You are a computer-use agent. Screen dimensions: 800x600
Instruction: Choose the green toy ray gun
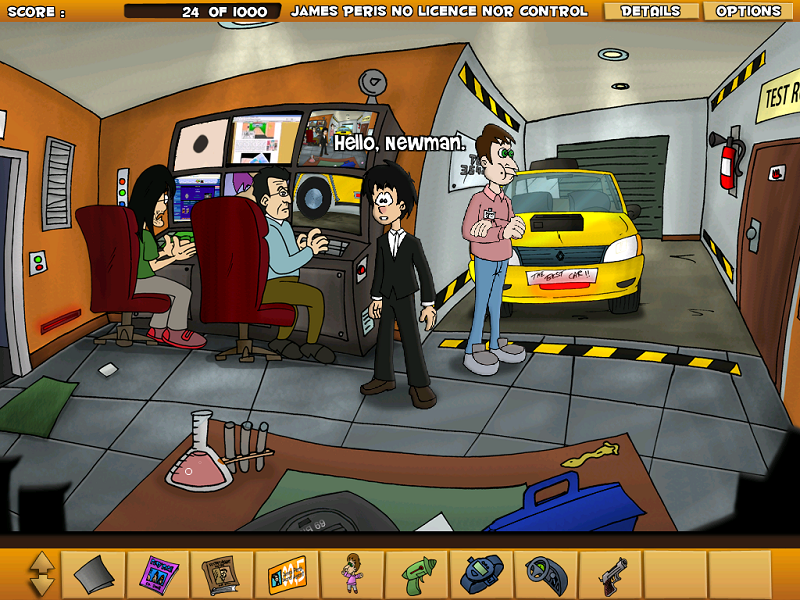(x=417, y=575)
